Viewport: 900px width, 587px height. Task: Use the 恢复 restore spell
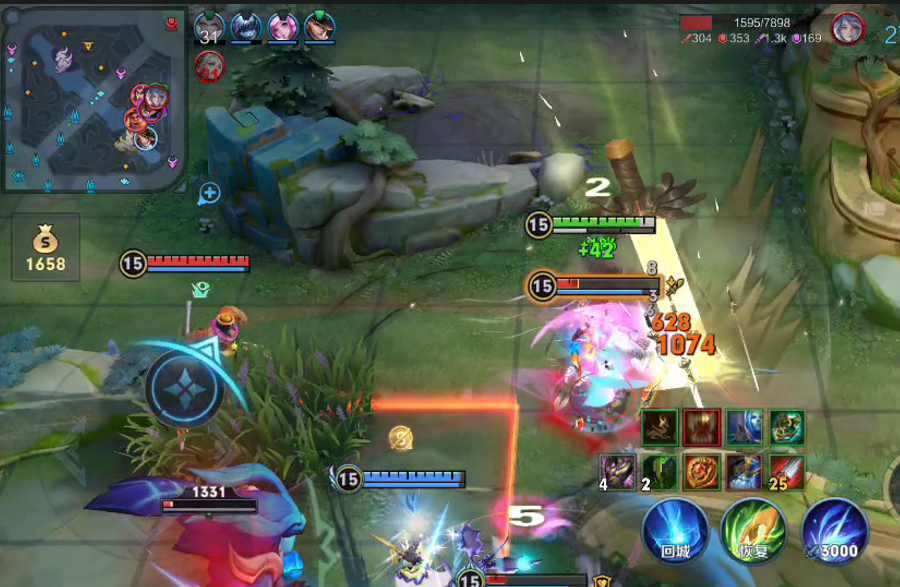[753, 529]
